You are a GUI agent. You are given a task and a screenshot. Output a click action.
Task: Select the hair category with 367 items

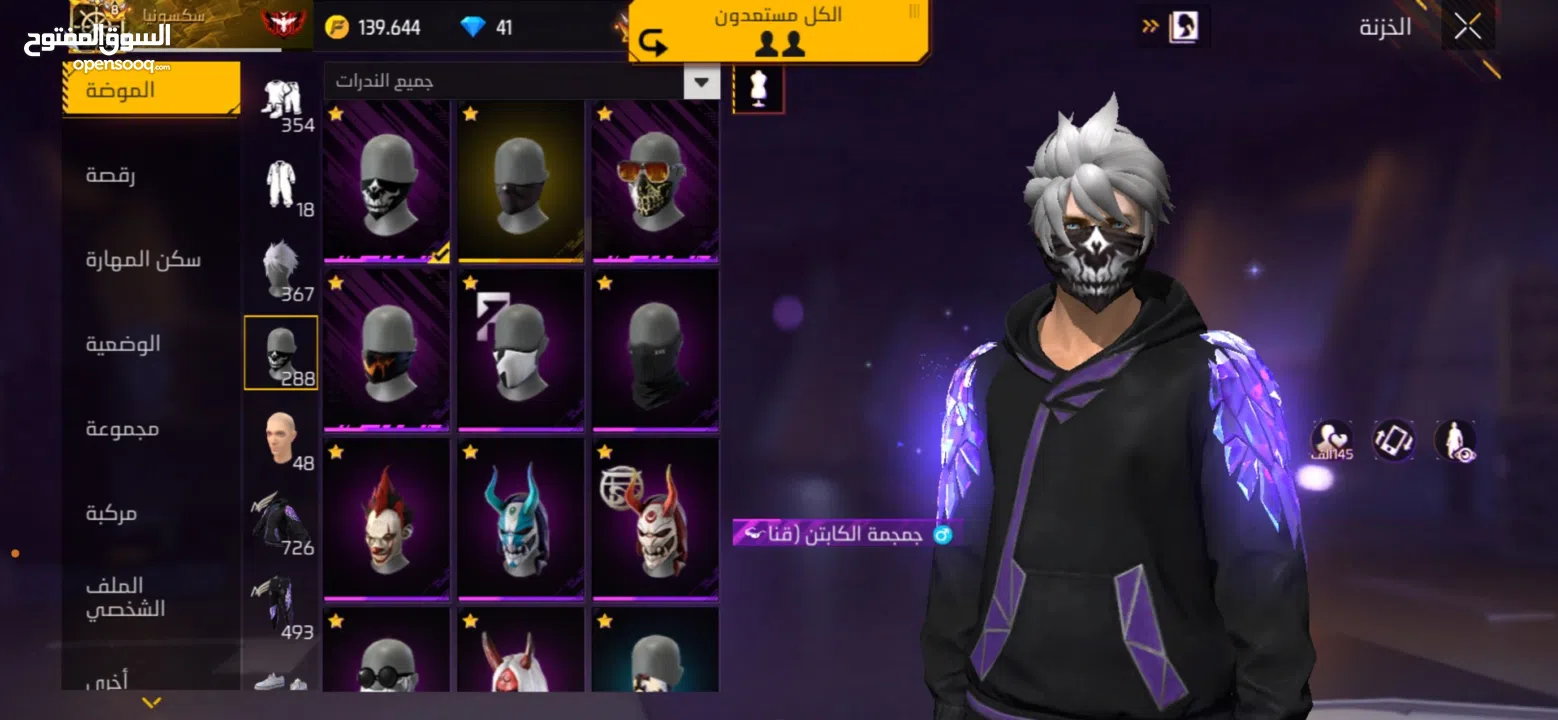(x=281, y=270)
